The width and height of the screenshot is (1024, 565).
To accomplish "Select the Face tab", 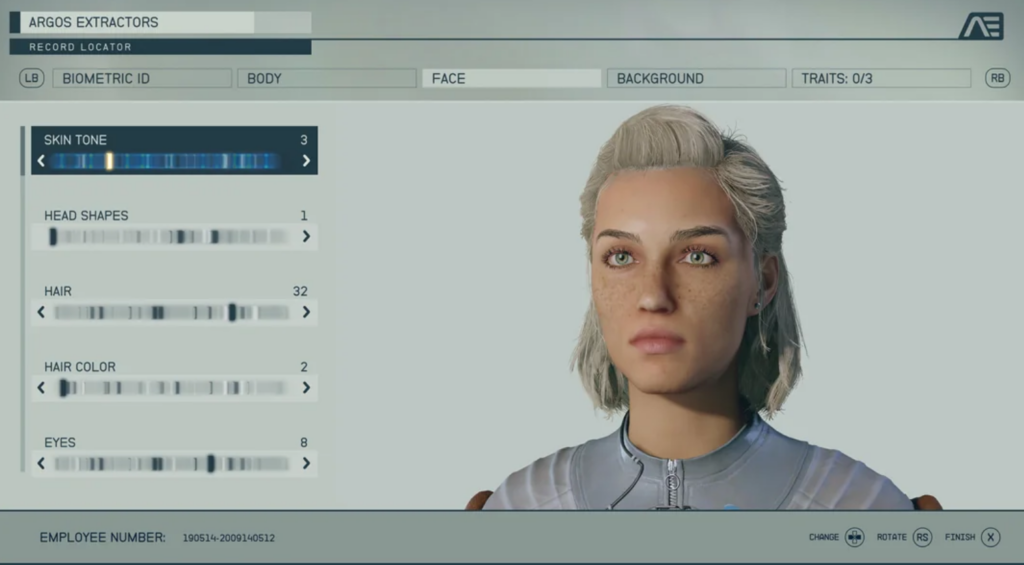I will pyautogui.click(x=511, y=78).
